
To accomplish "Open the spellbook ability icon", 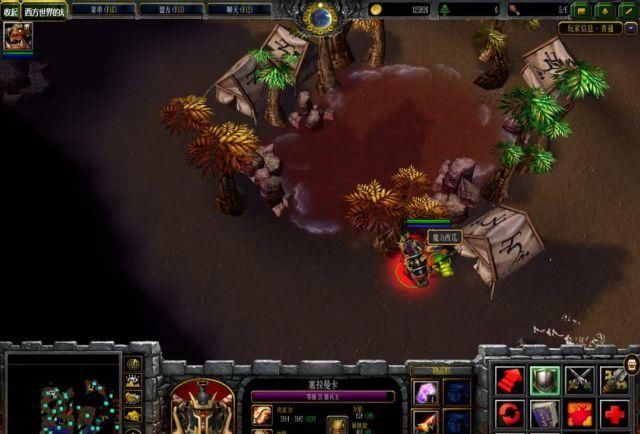I will [x=544, y=413].
